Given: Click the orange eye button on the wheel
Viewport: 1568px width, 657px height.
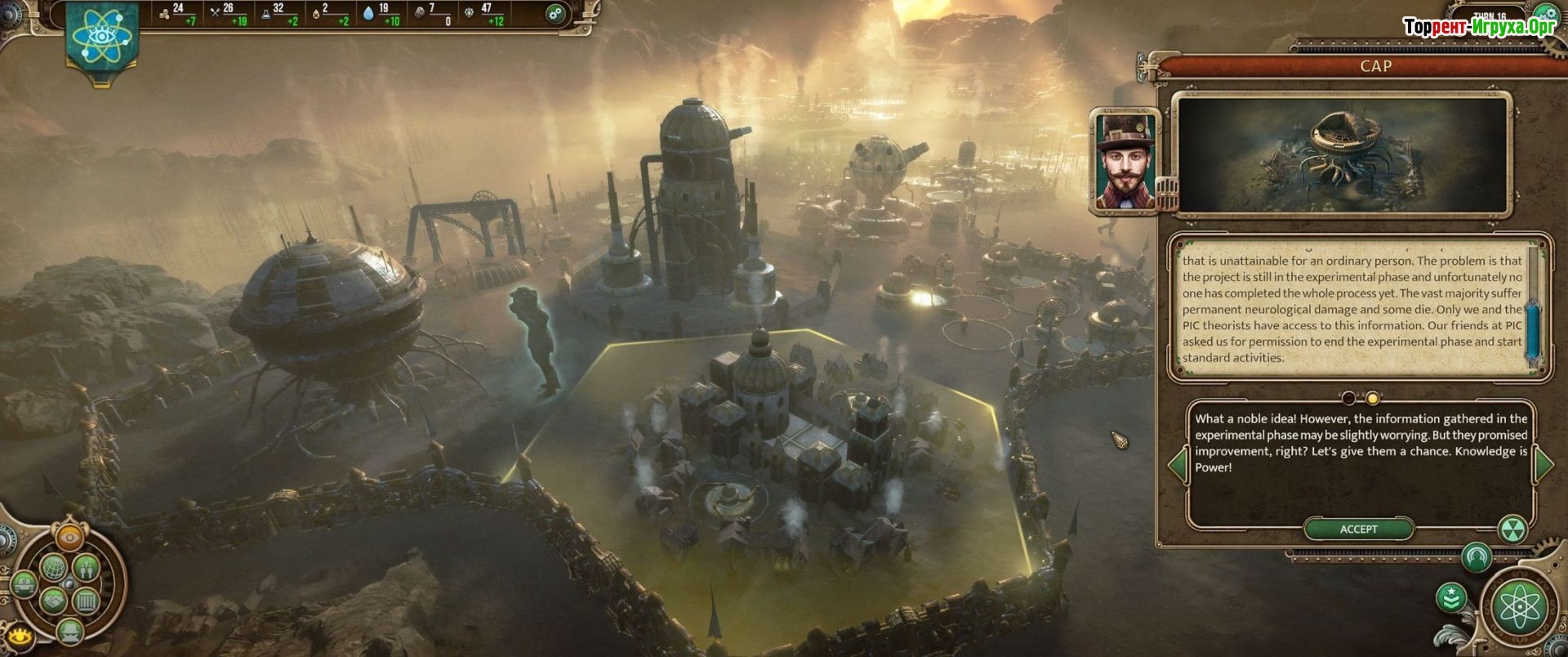Looking at the screenshot, I should click(x=69, y=539).
